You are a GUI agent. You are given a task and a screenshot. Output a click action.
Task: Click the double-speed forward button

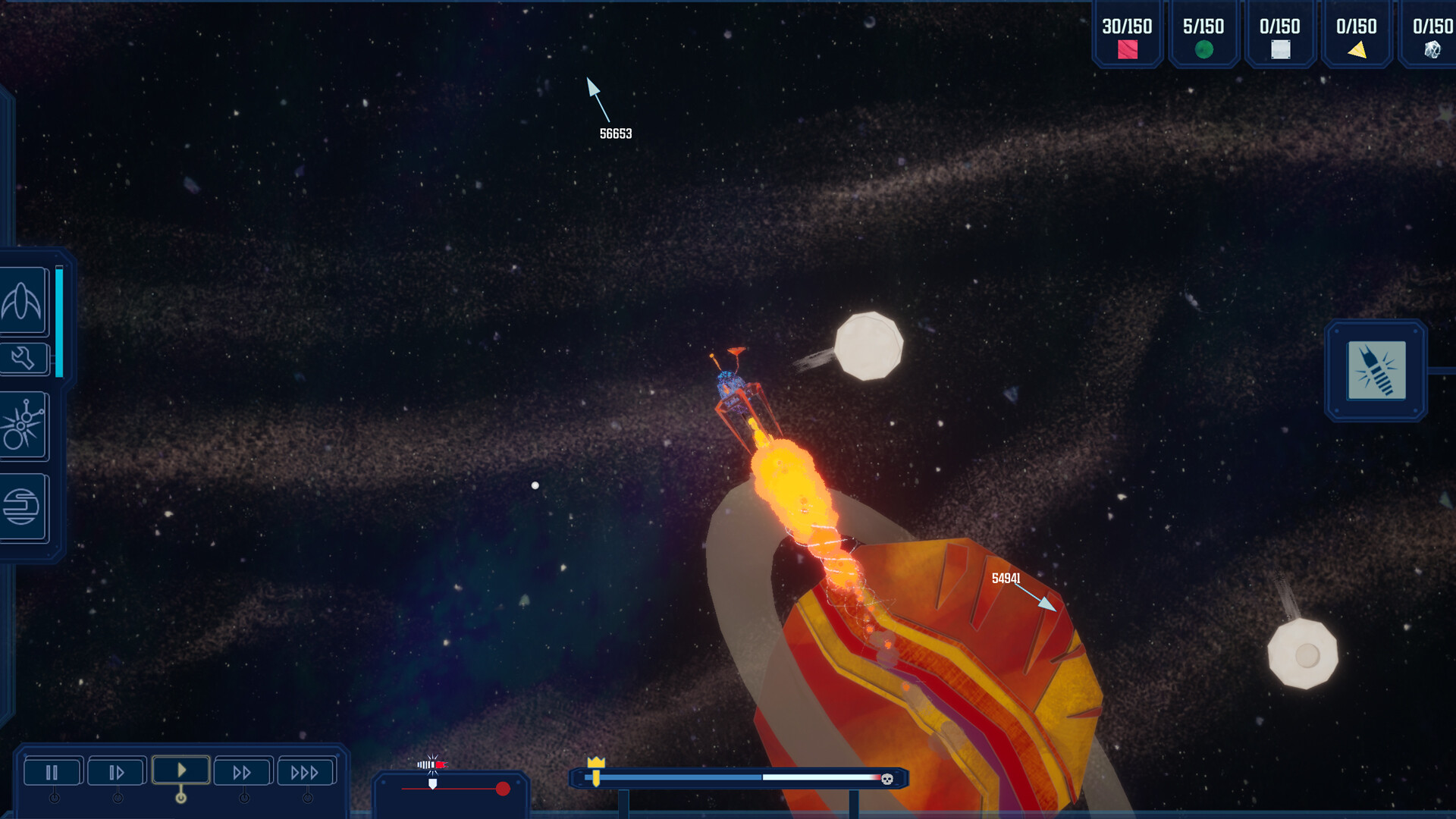tap(243, 771)
